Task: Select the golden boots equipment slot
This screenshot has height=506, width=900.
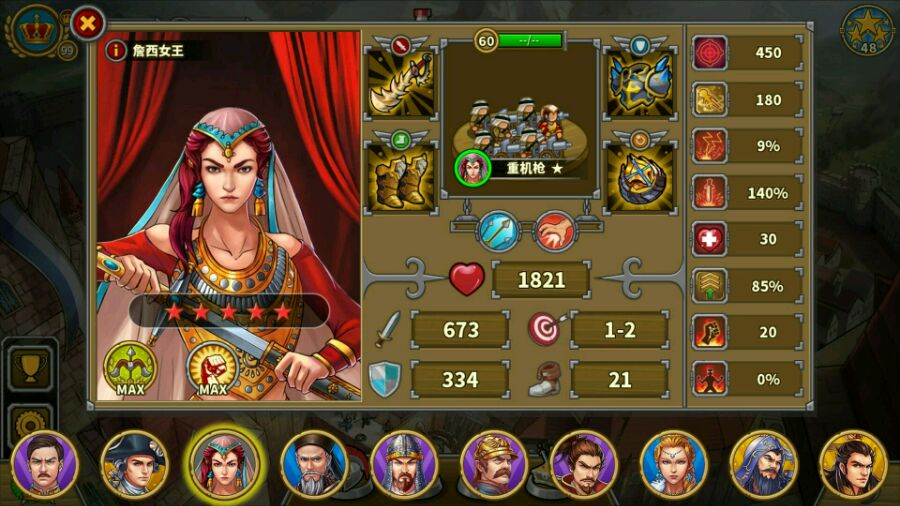Action: [400, 176]
